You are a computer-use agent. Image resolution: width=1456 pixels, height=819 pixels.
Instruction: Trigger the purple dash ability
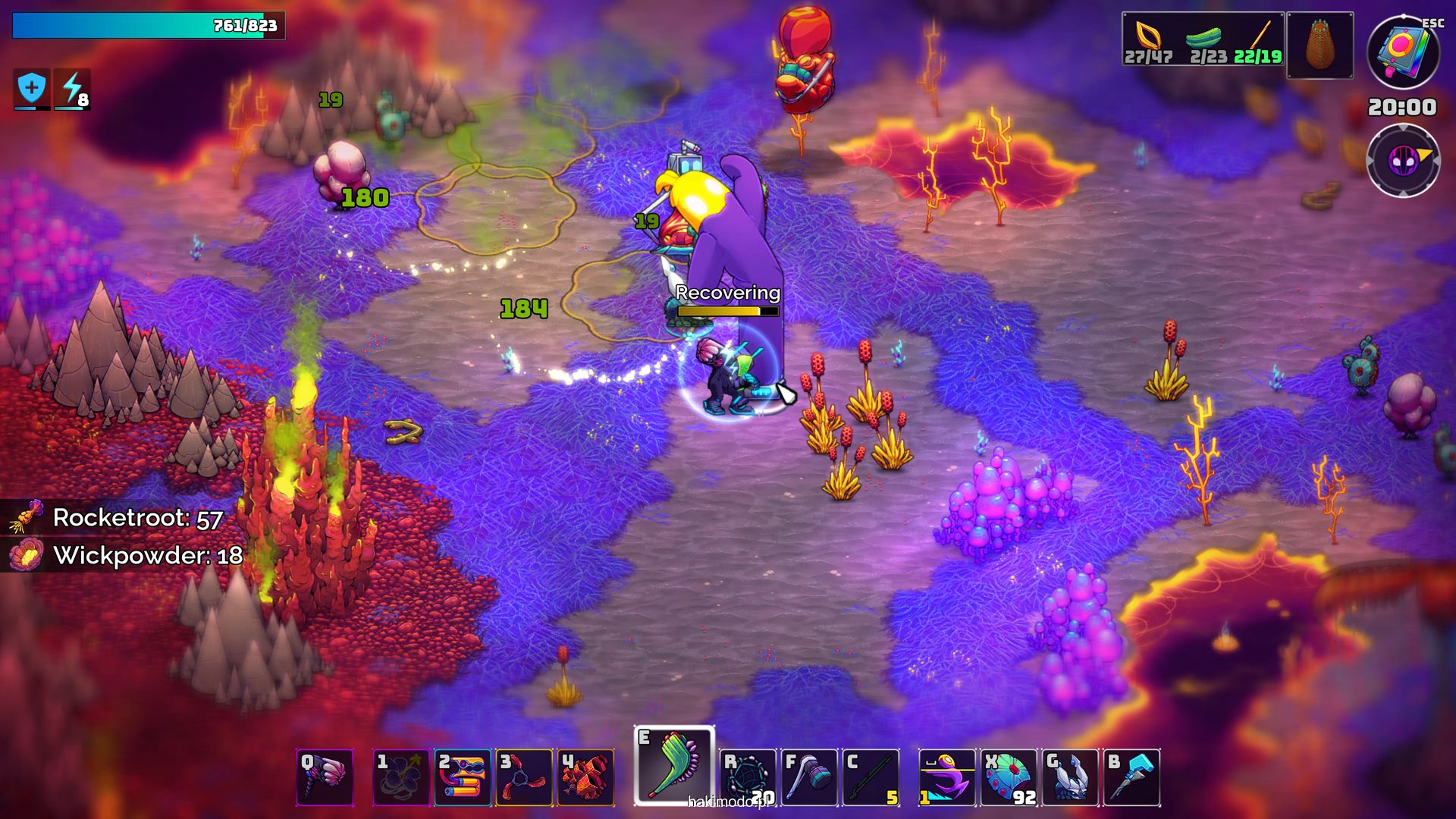coord(946,777)
